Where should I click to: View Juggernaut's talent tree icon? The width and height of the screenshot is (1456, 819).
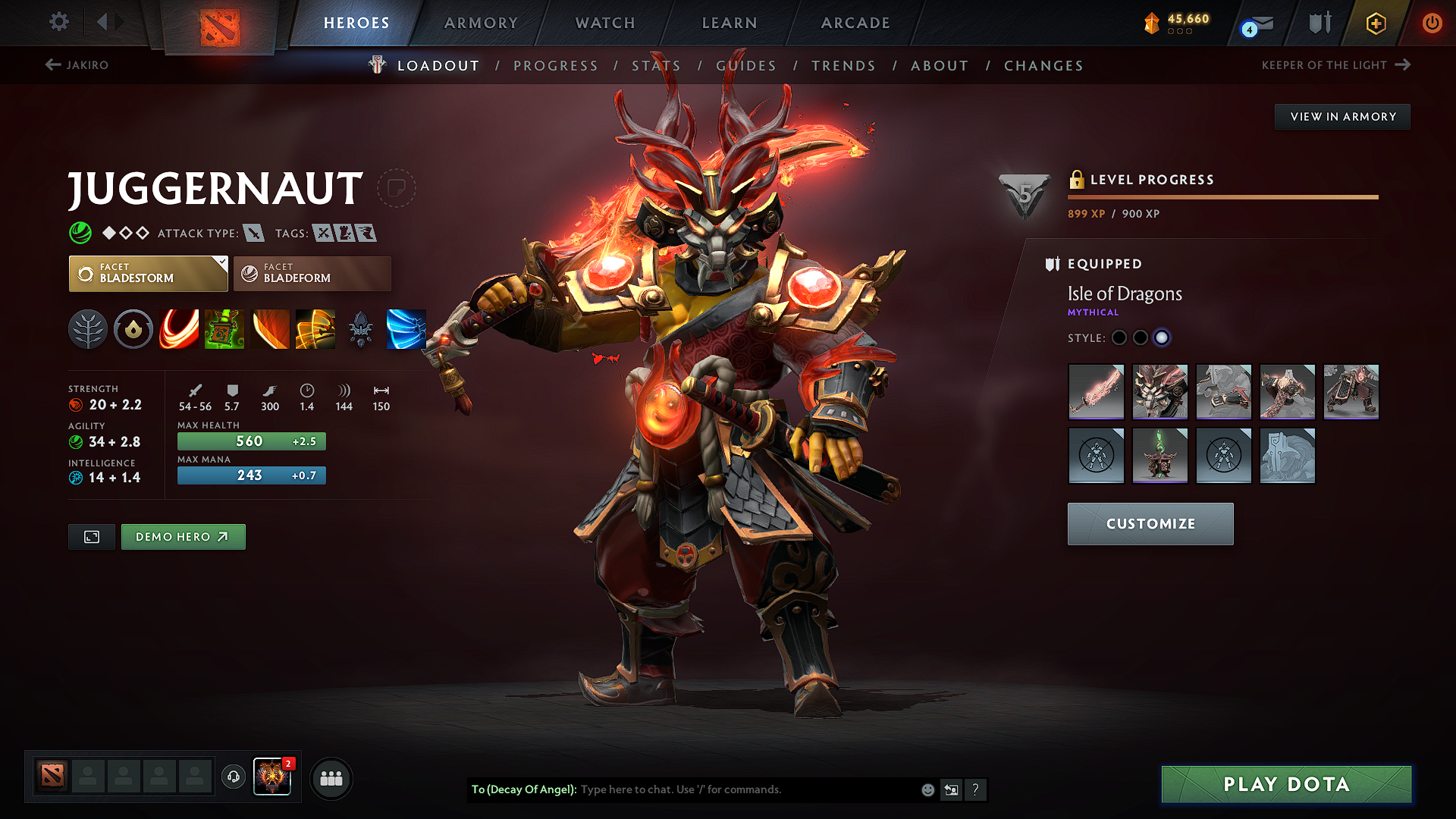click(x=88, y=329)
